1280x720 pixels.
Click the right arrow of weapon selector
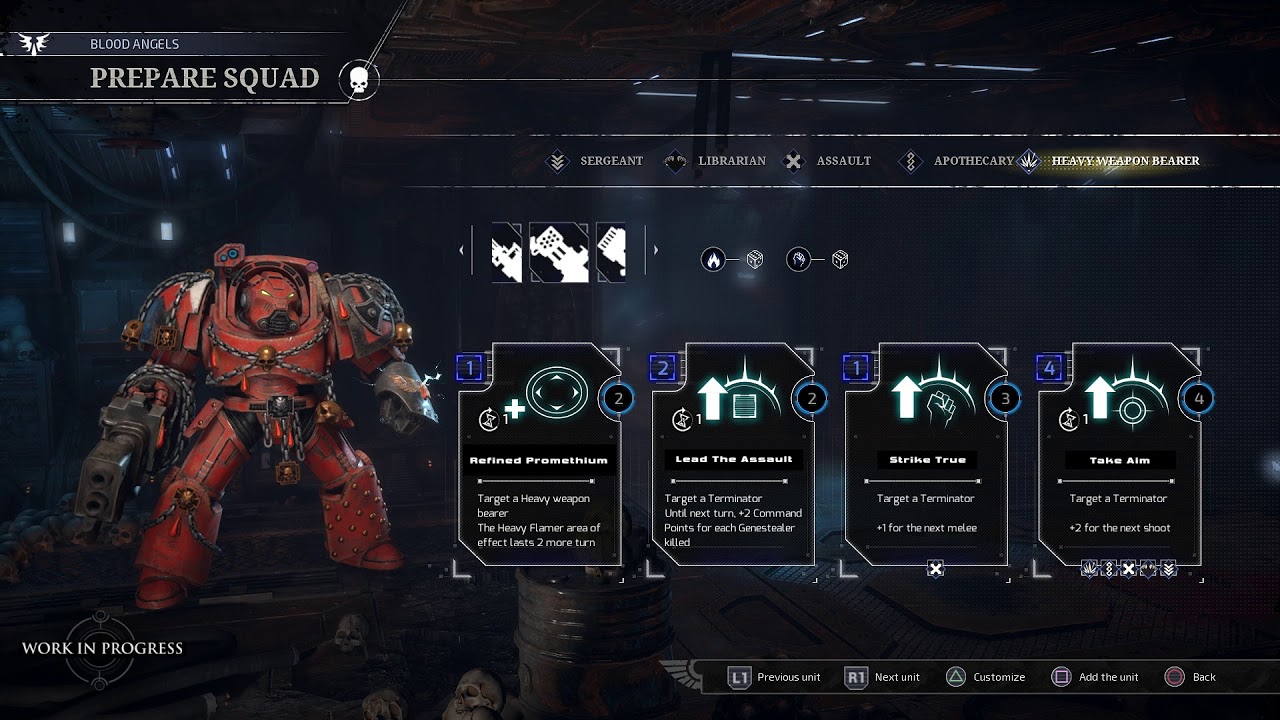pos(655,250)
